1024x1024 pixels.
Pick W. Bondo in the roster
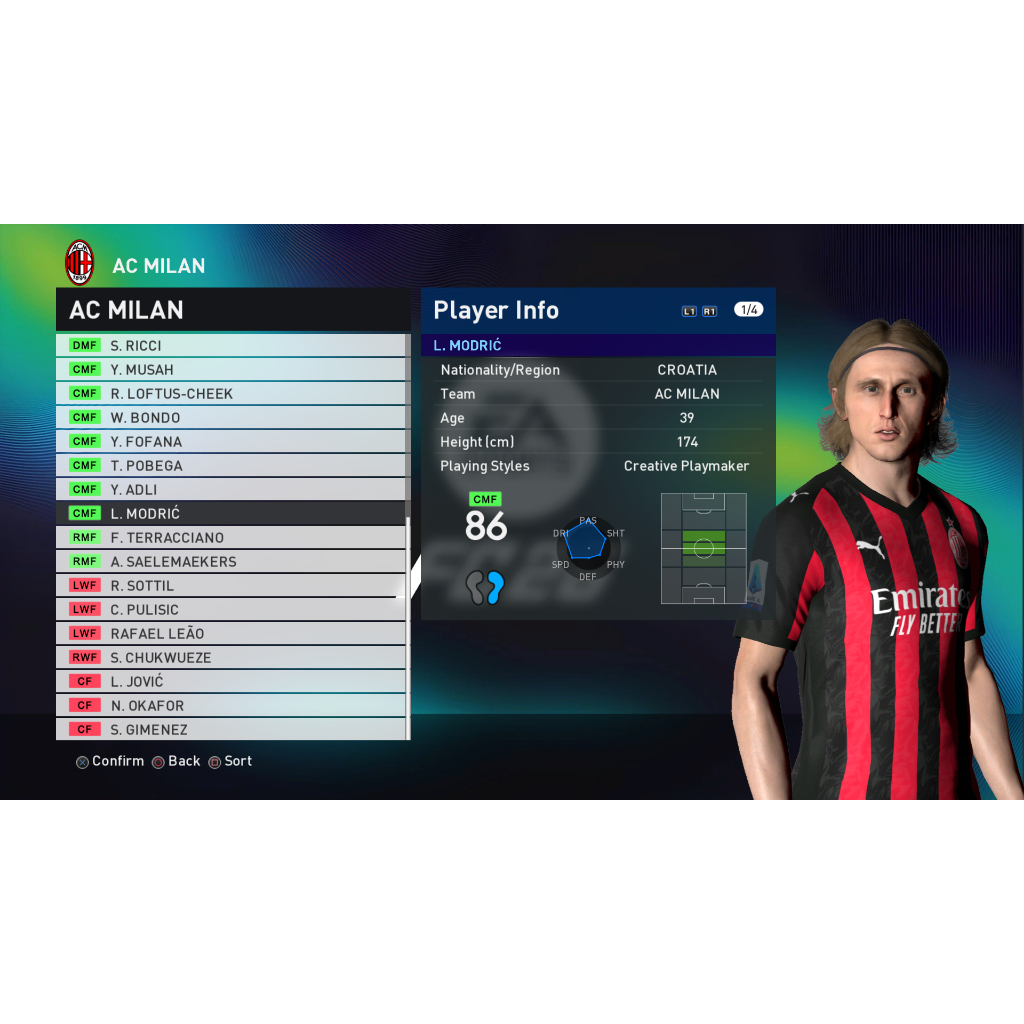[230, 417]
